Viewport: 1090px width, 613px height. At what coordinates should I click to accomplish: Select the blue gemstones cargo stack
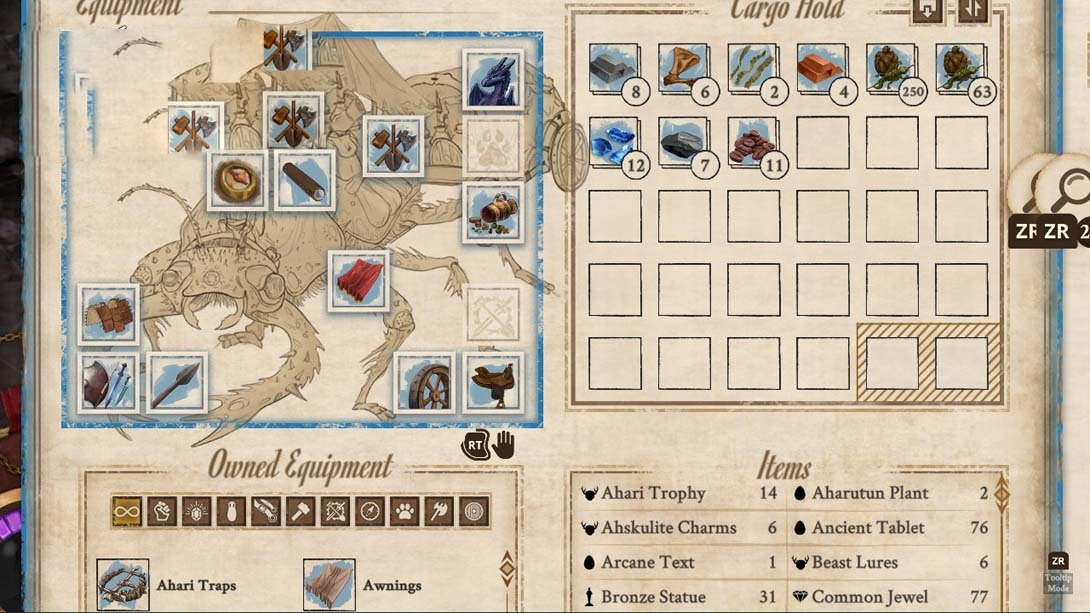click(613, 143)
